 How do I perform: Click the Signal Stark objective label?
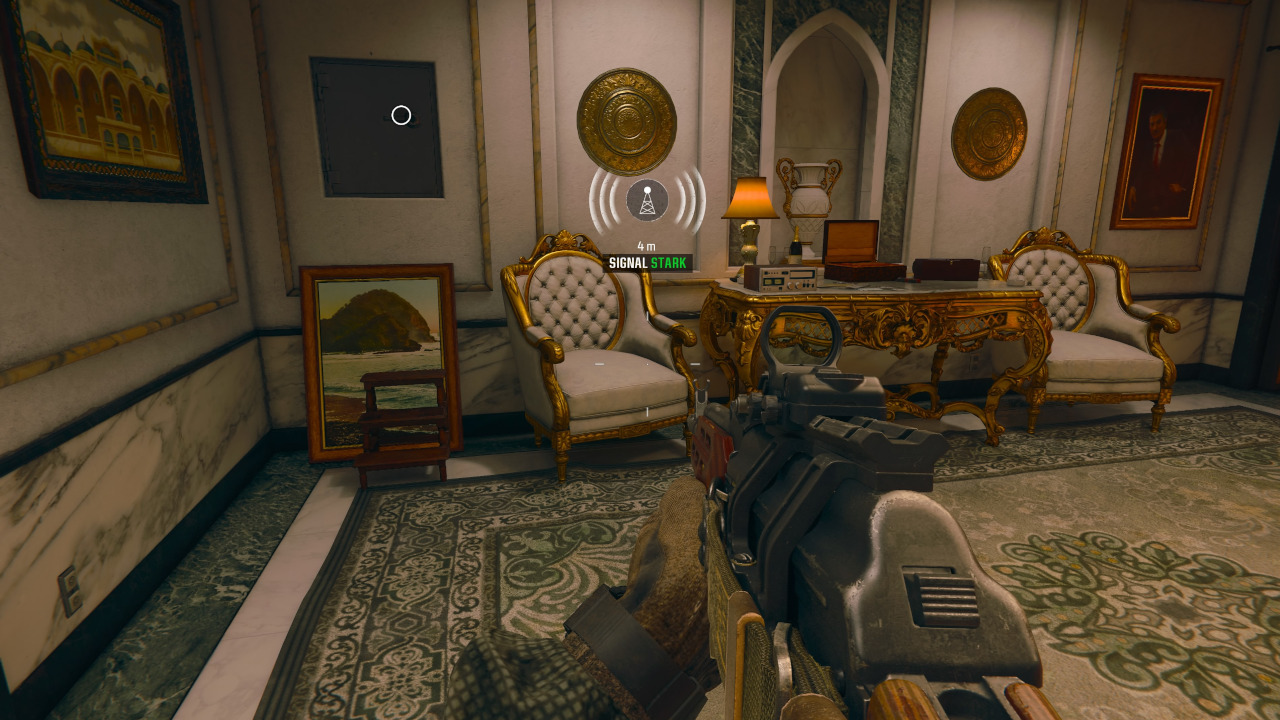(x=647, y=263)
